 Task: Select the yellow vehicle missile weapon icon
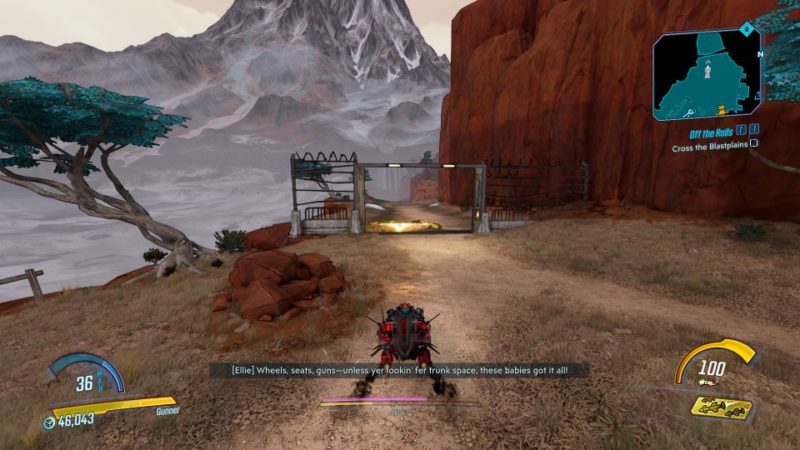pyautogui.click(x=721, y=406)
